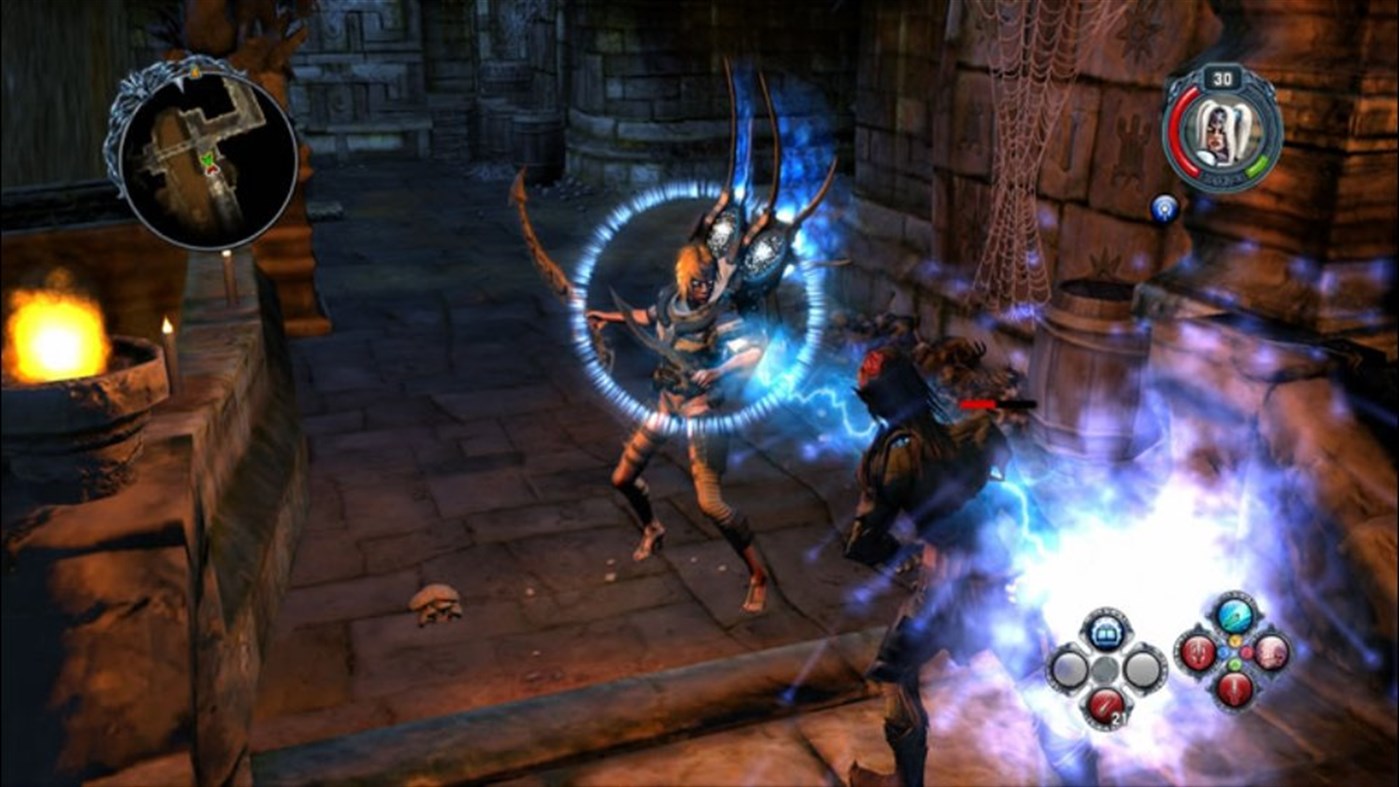Toggle the red button dot on the skill wheel
Viewport: 1399px width, 787px height.
1246,651
